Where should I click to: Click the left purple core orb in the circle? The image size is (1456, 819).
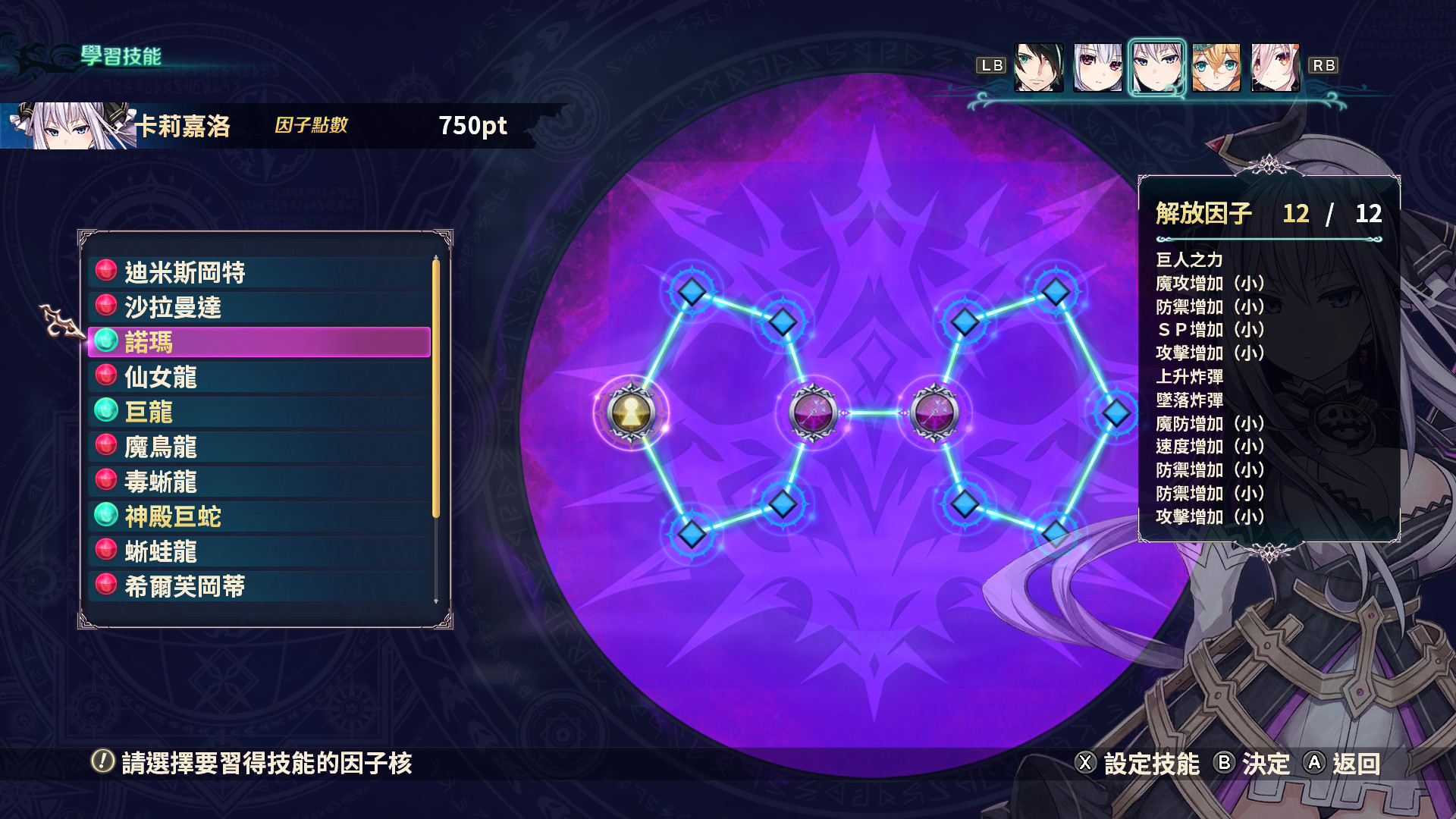point(815,414)
